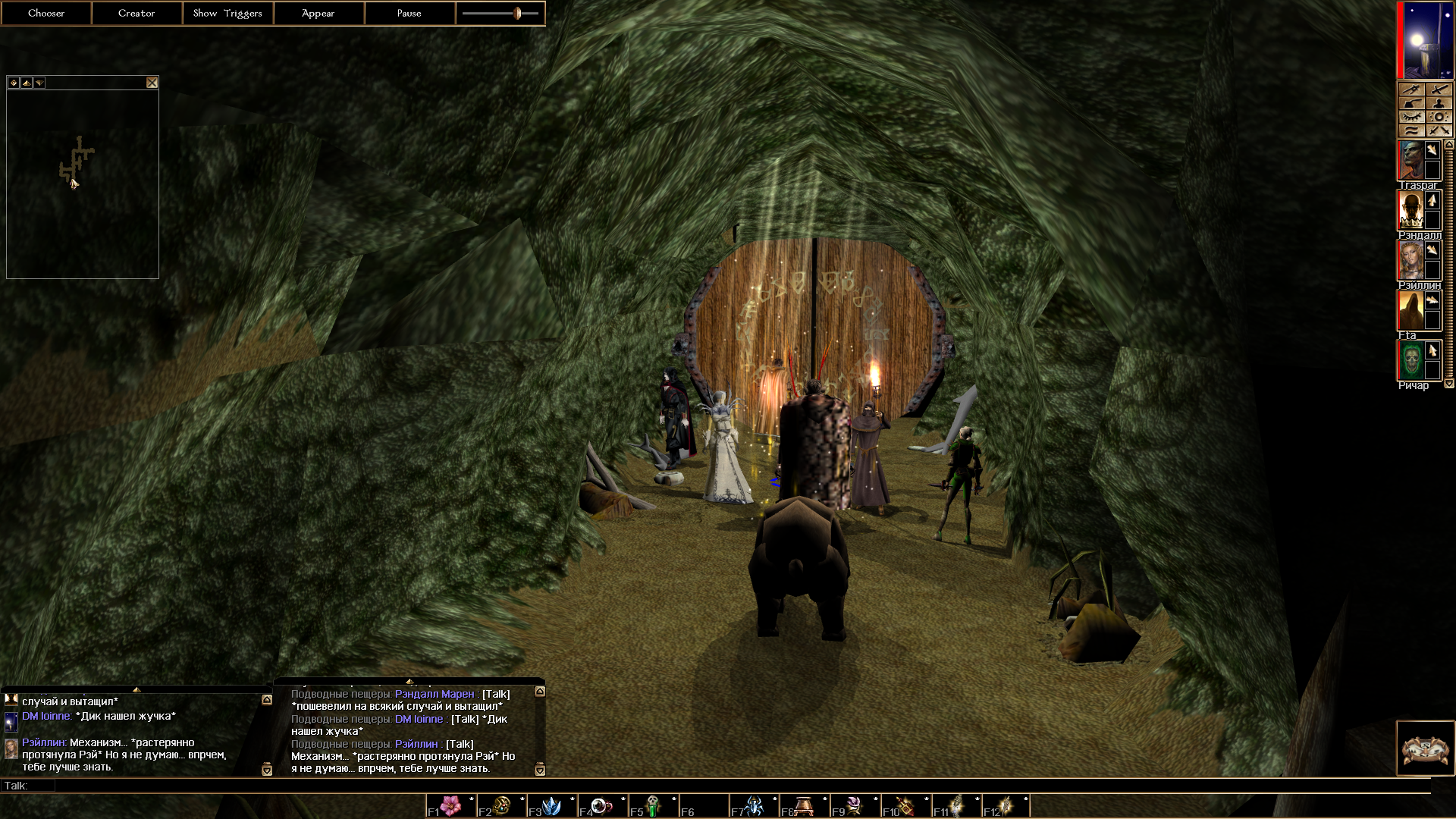Select the Рэндалл portrait
Image resolution: width=1456 pixels, height=819 pixels.
click(x=1410, y=210)
